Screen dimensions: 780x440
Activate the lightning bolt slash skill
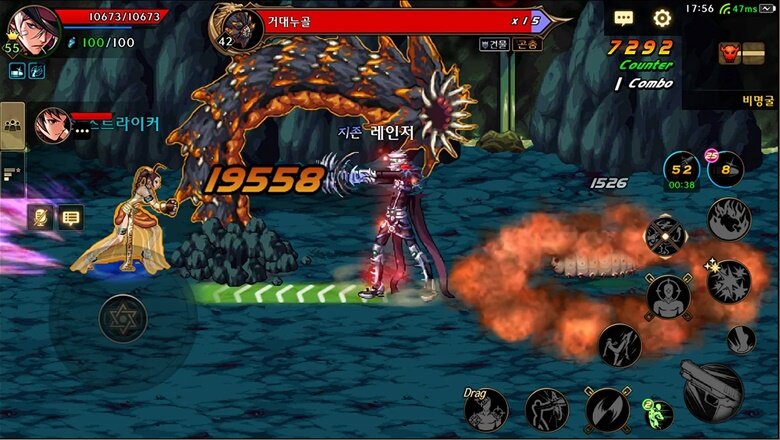(x=607, y=409)
